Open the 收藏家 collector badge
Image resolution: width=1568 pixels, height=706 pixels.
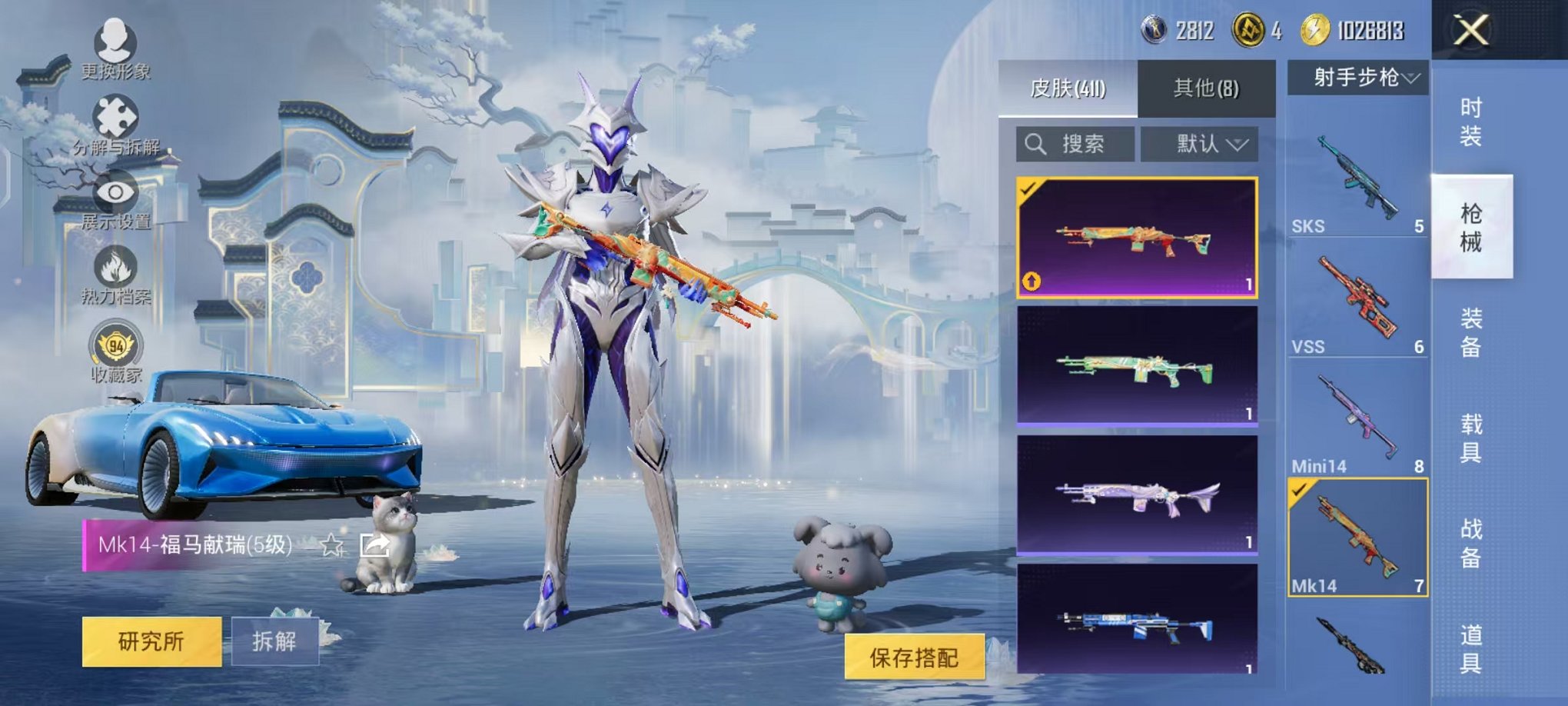point(115,351)
